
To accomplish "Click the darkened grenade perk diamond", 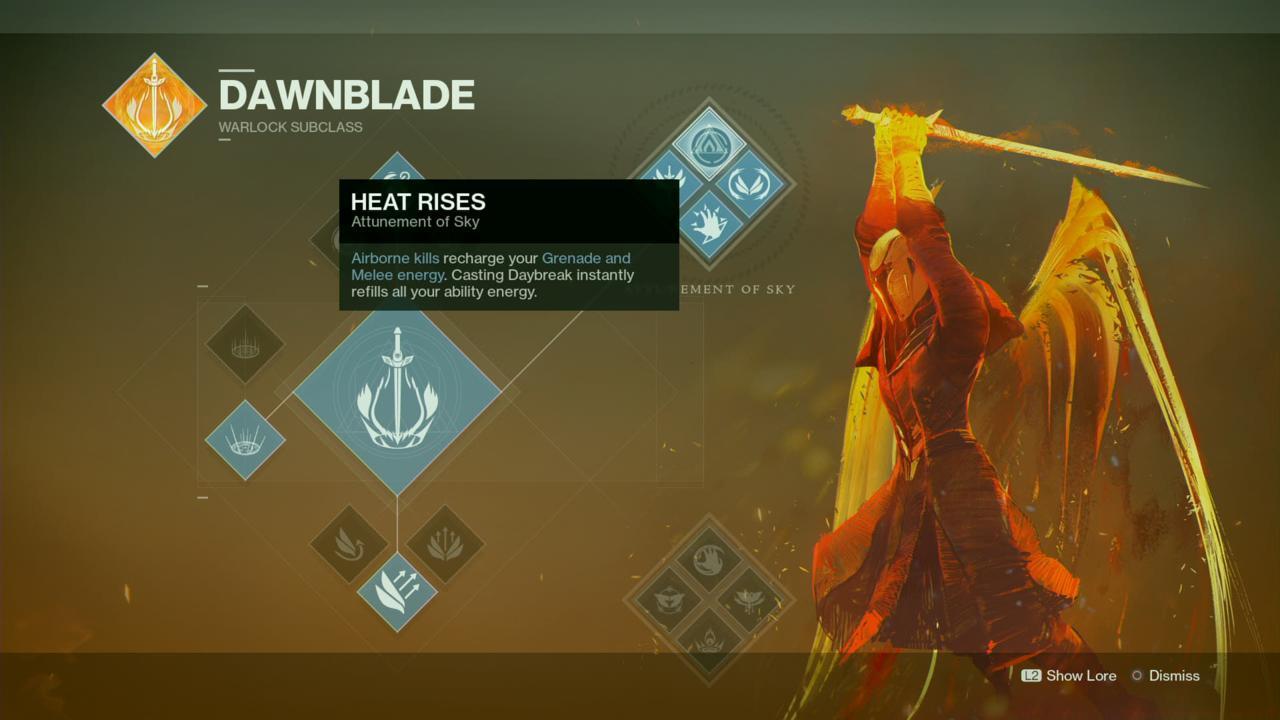I will (x=245, y=345).
